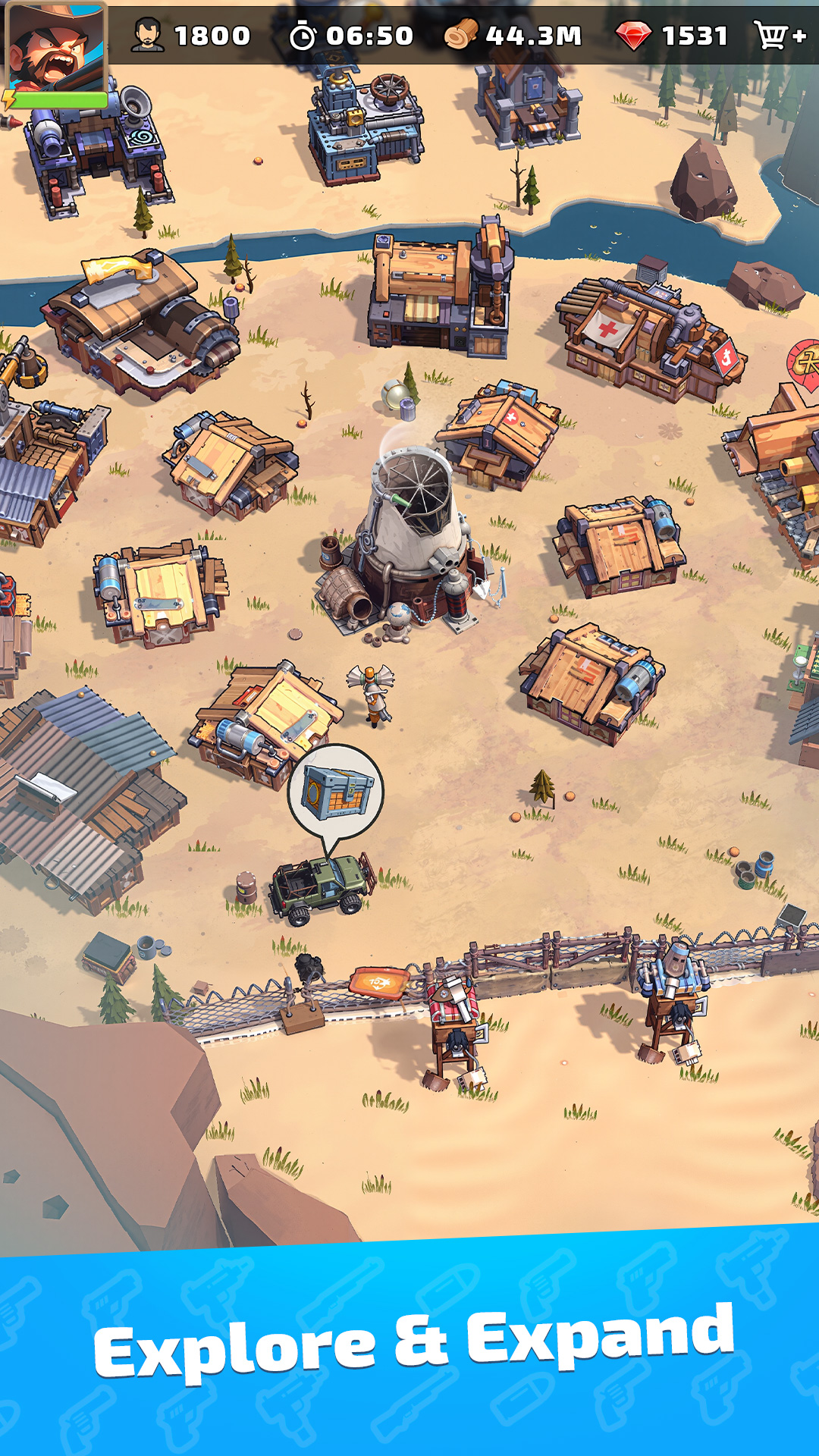
Task: Tap the survivor population icon
Action: click(147, 35)
